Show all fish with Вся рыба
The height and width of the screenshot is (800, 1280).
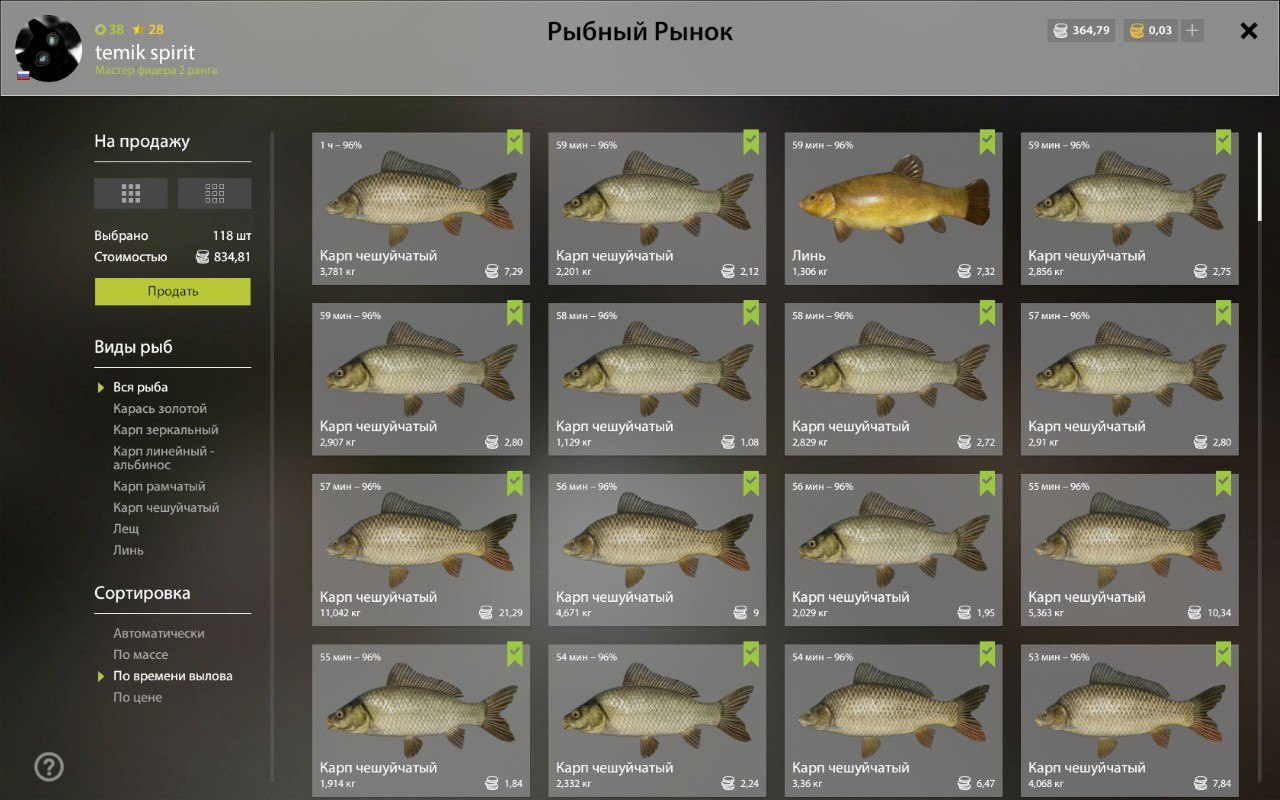(x=140, y=387)
